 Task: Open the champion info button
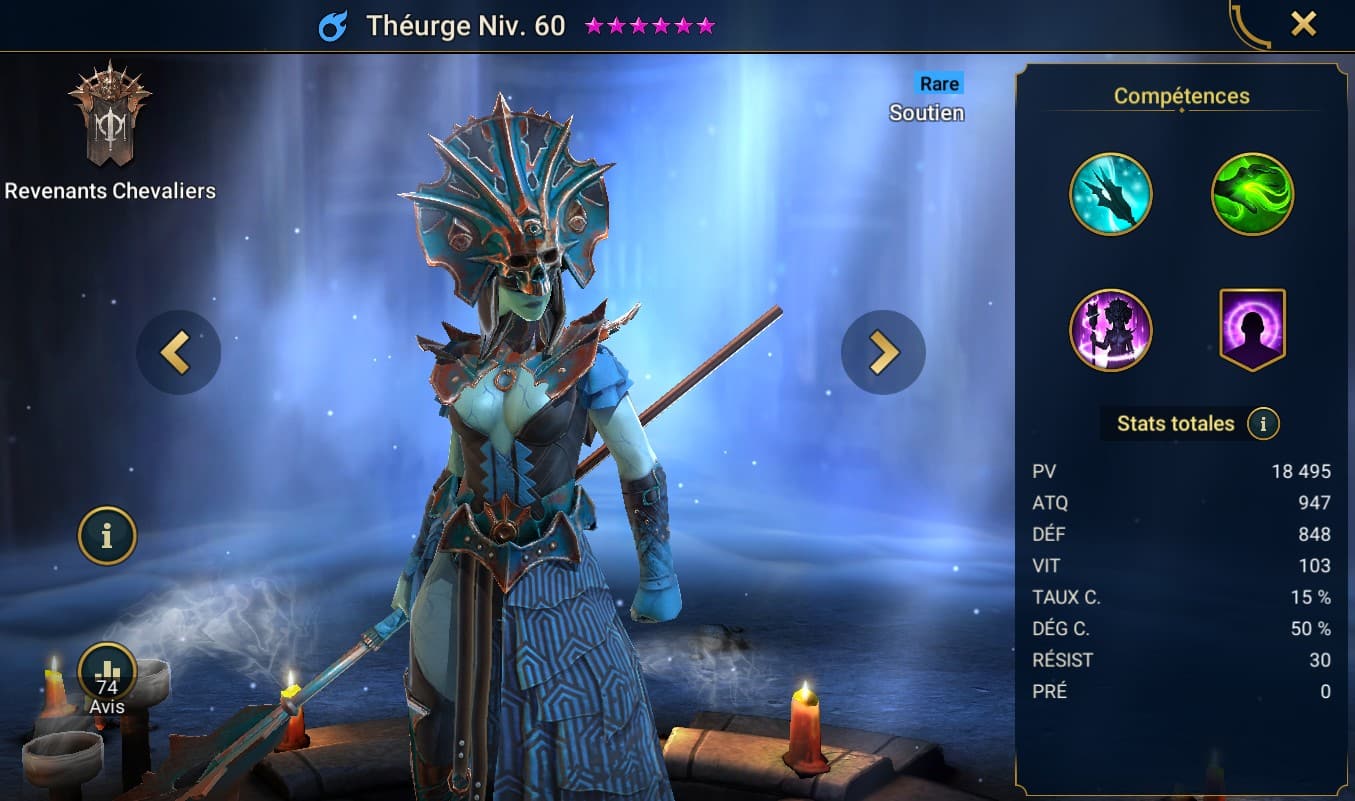point(107,536)
